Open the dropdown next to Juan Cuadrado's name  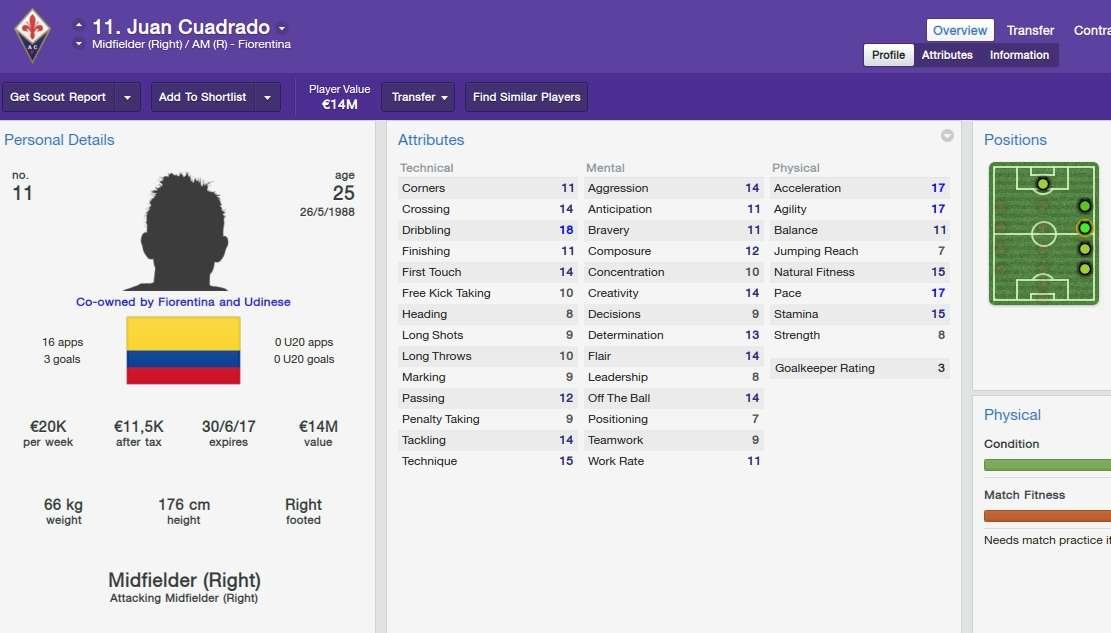point(282,28)
